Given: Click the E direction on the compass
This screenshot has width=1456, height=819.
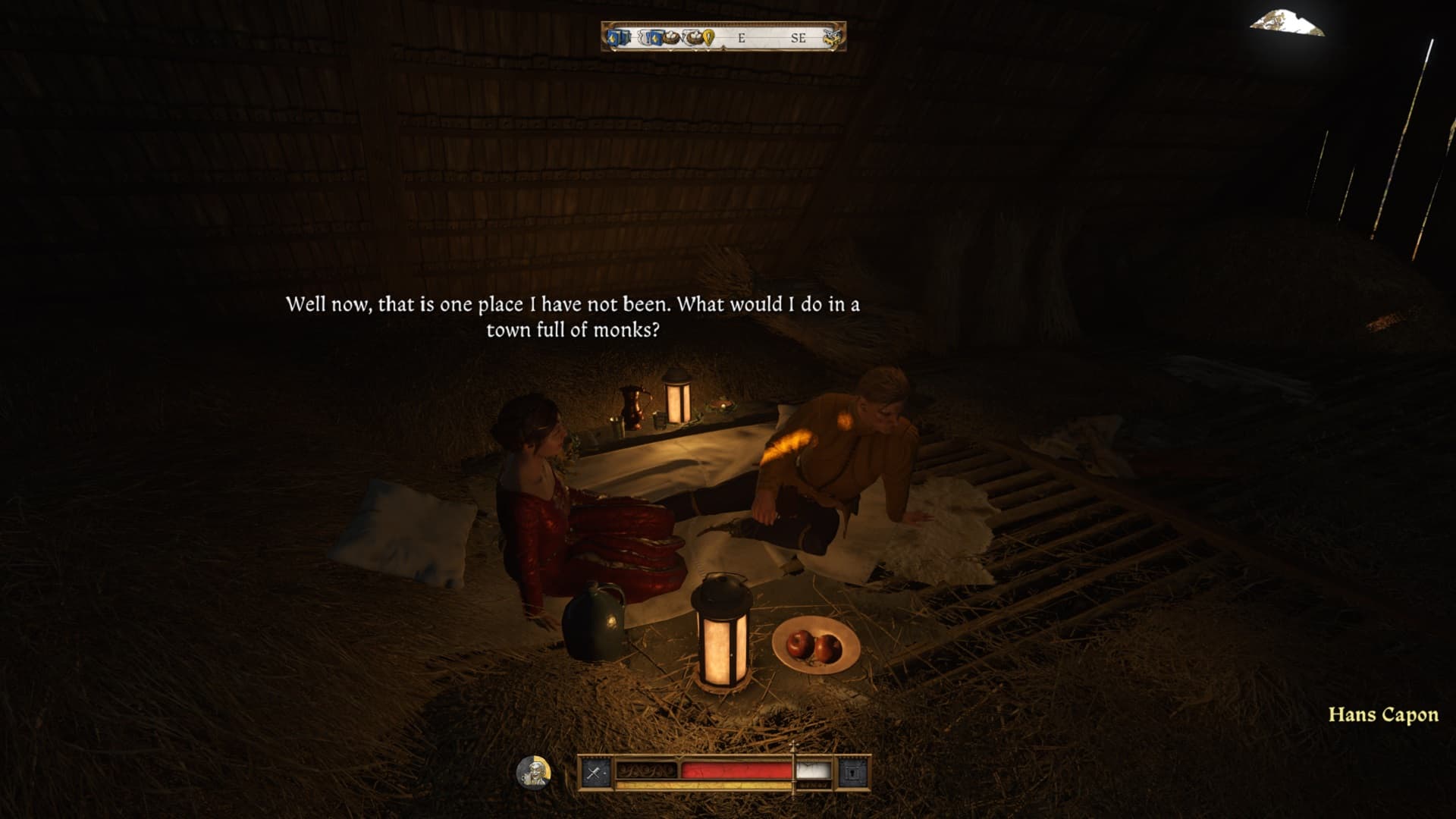Looking at the screenshot, I should (x=741, y=36).
